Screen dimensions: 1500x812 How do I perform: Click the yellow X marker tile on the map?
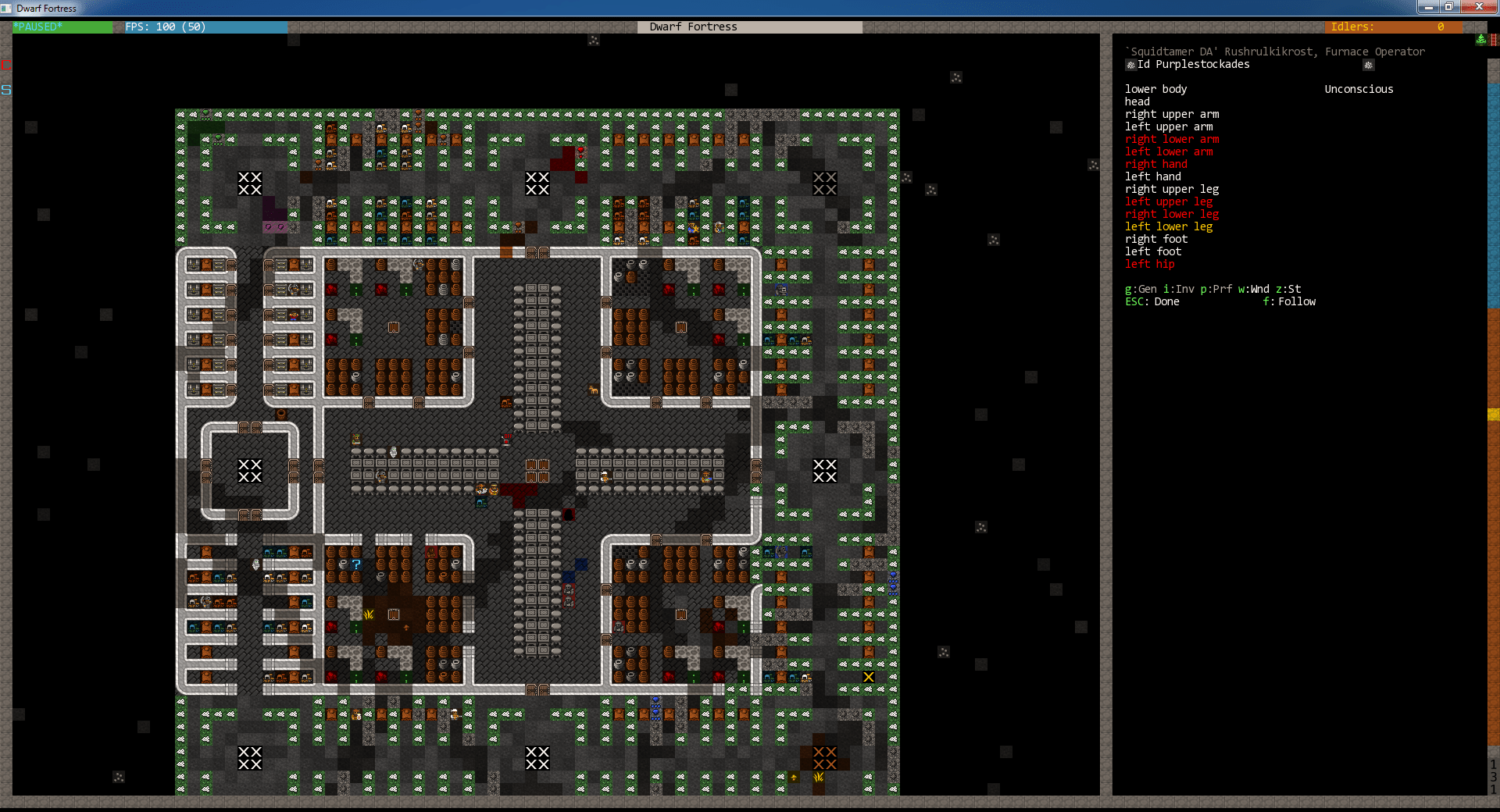coord(868,678)
